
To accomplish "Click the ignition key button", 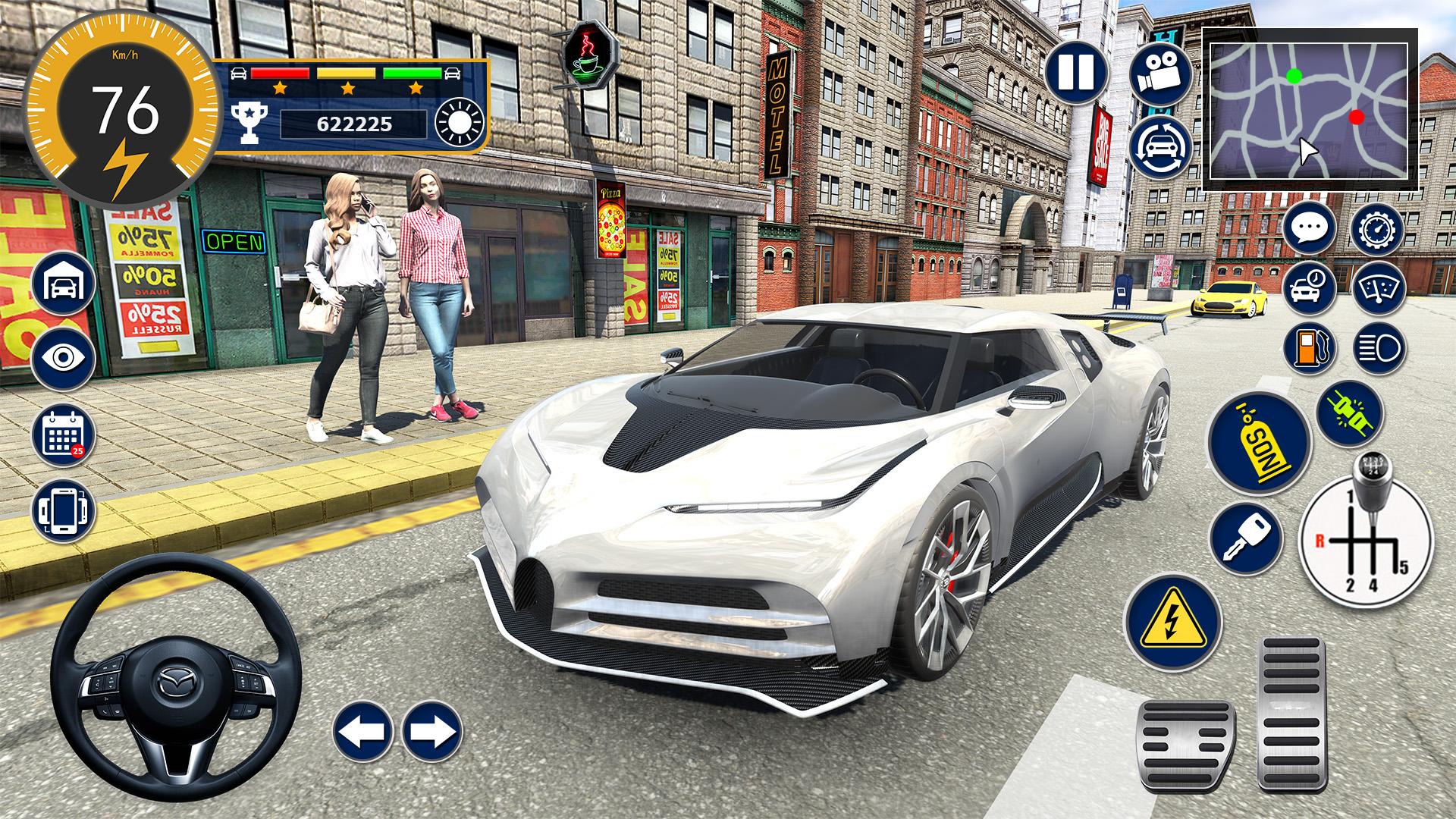I will 1246,537.
